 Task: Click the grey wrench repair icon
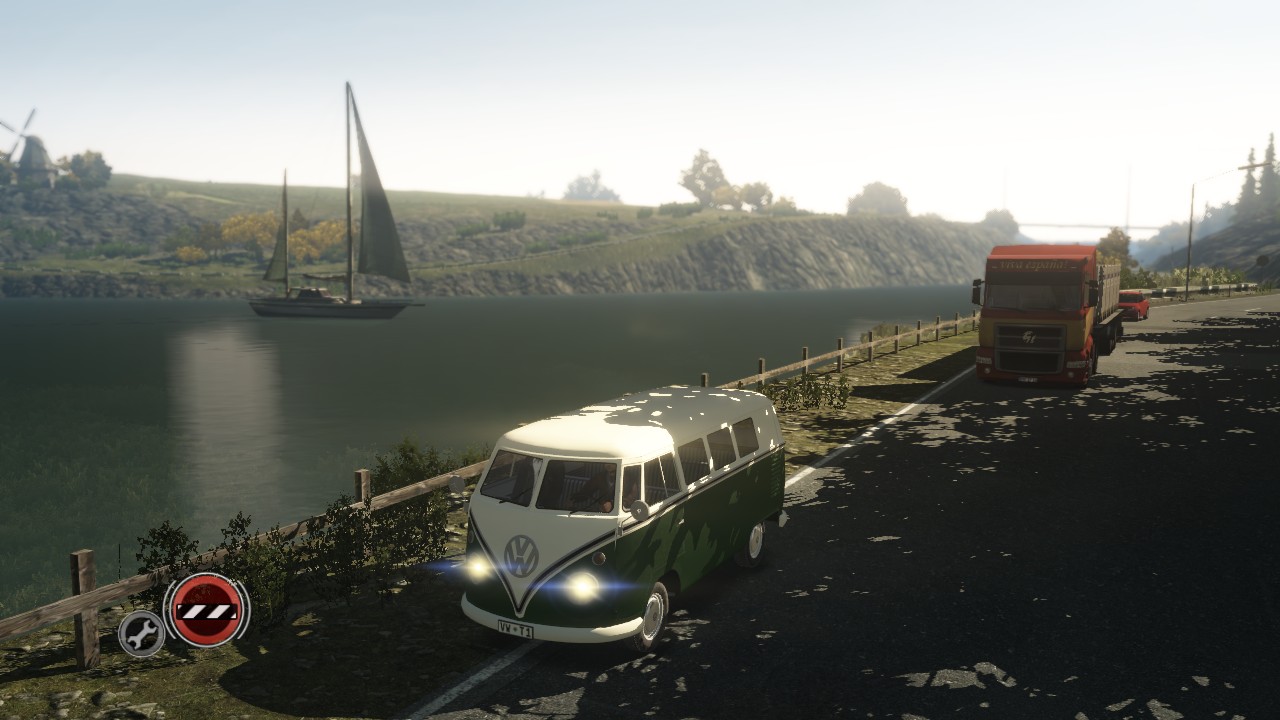pos(142,633)
